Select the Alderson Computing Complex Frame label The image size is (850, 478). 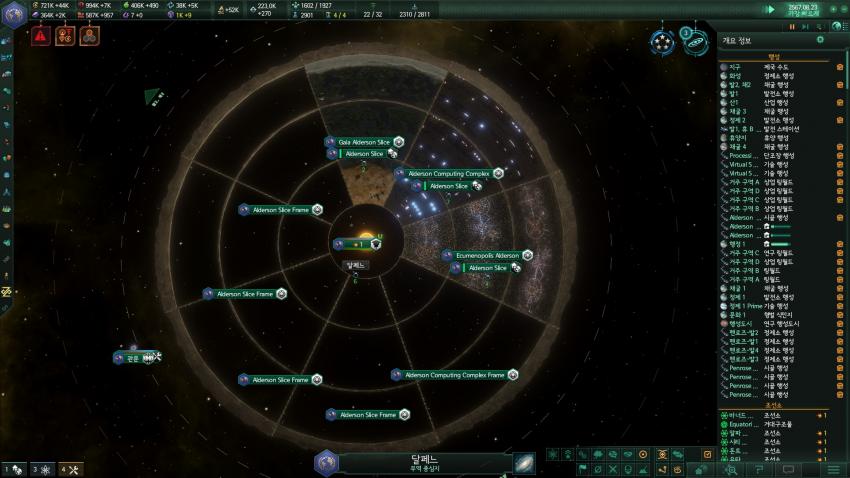(454, 375)
